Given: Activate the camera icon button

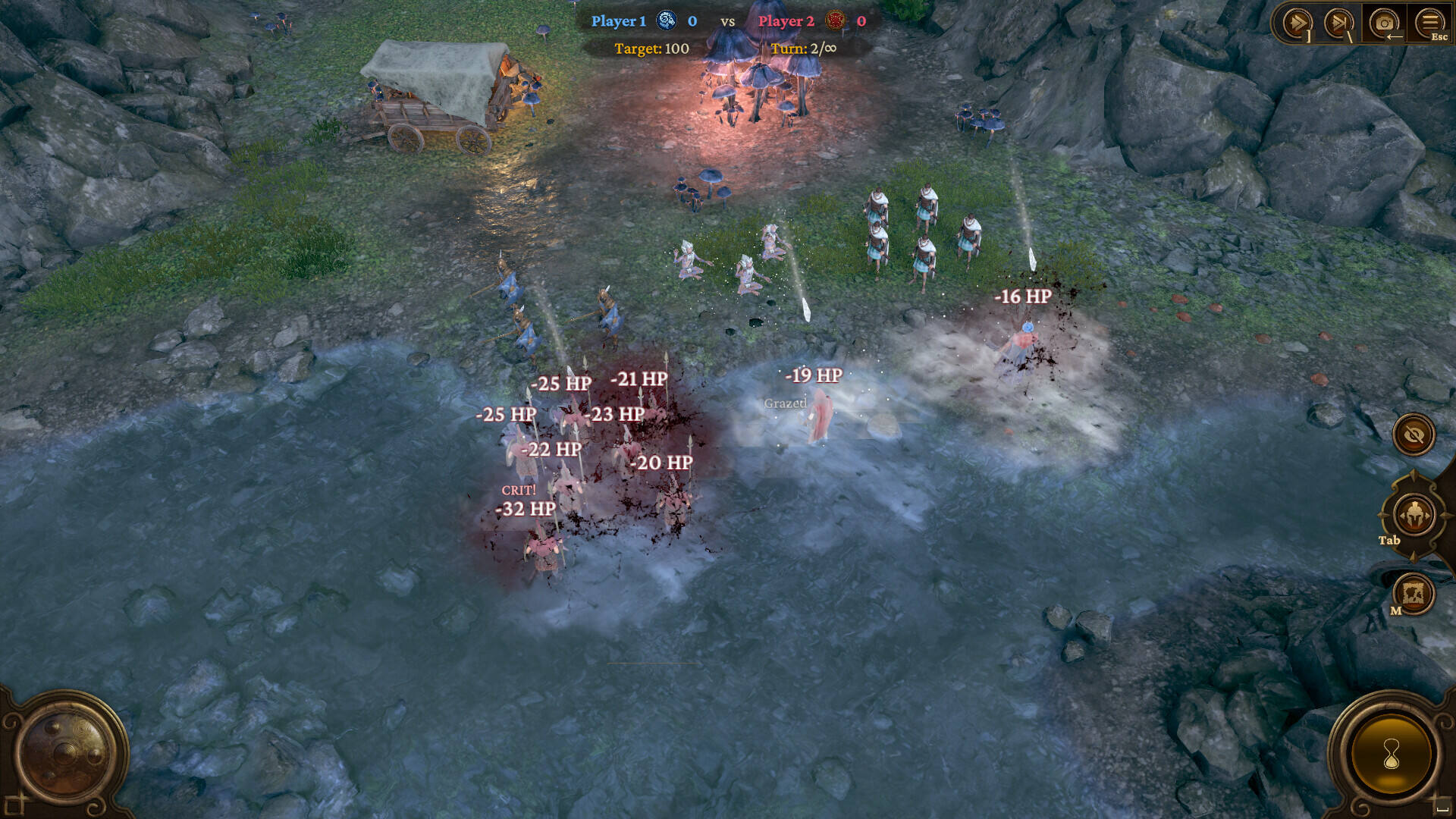Looking at the screenshot, I should pyautogui.click(x=1384, y=23).
